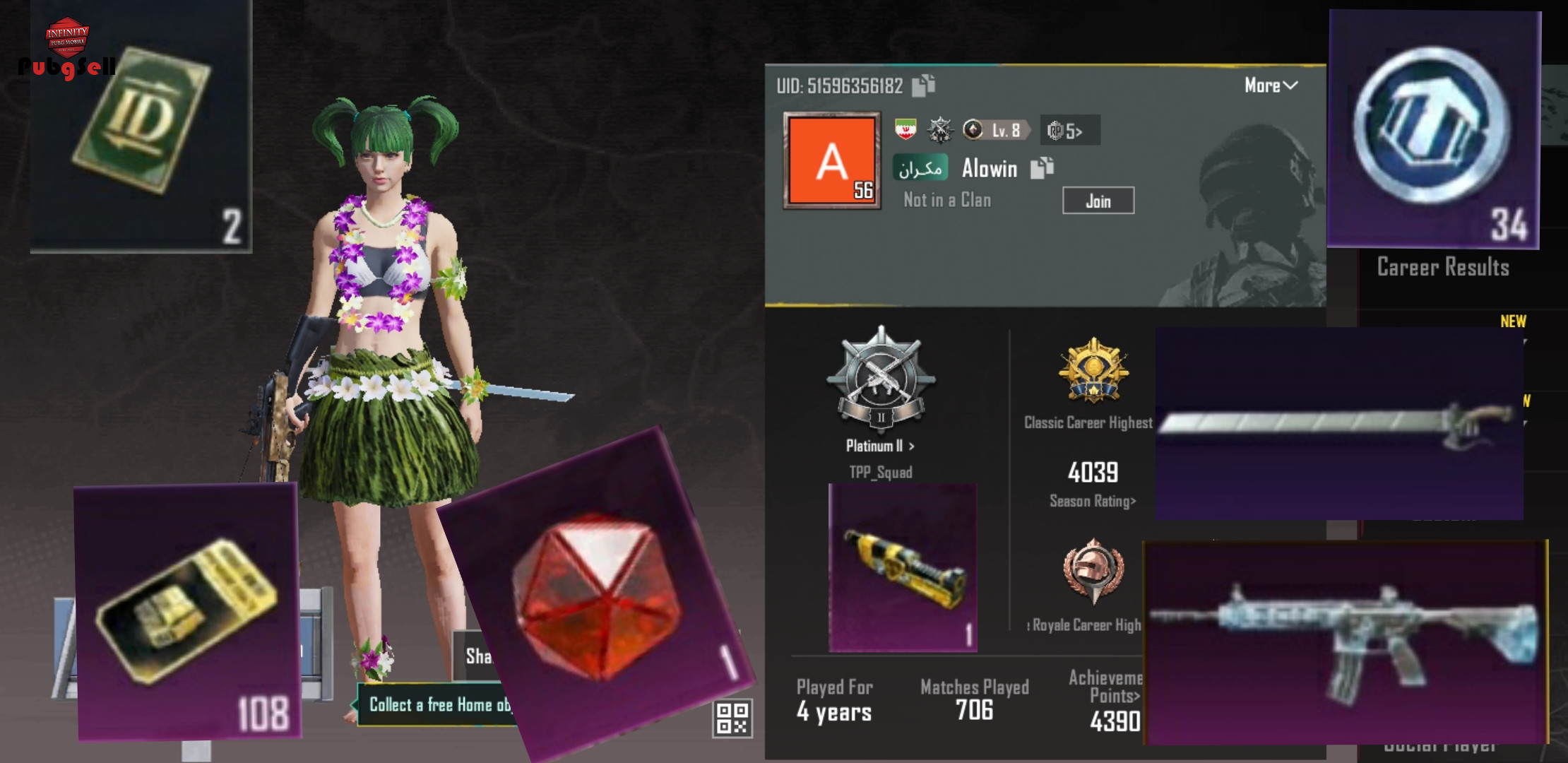Viewport: 1568px width, 763px height.
Task: Select the silver blade melee skin
Action: tap(1338, 423)
